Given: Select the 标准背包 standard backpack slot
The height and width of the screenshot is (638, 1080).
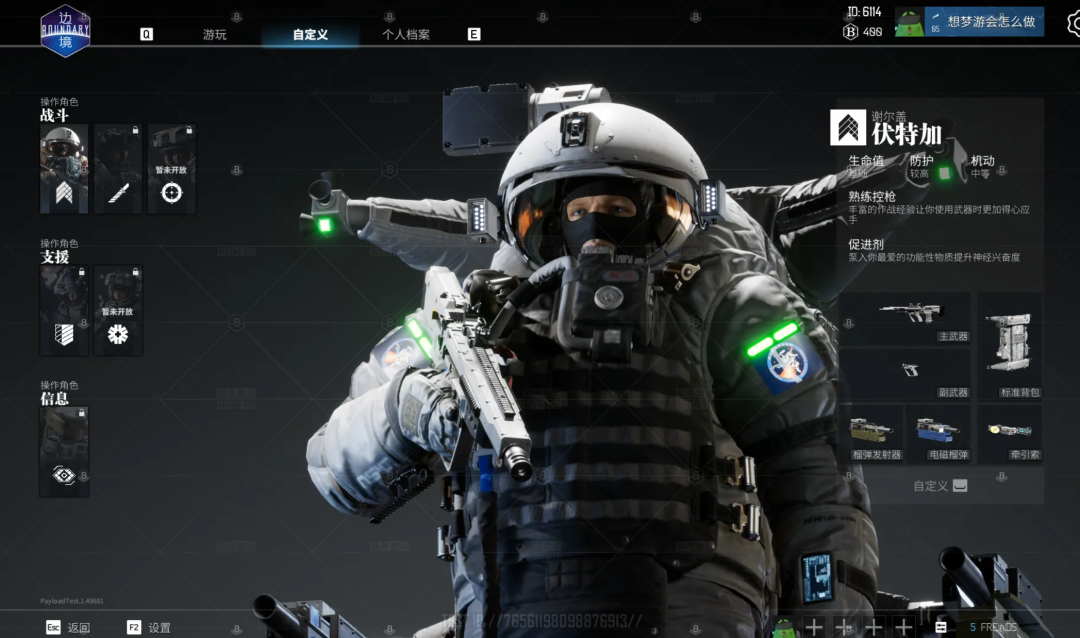Looking at the screenshot, I should point(1009,346).
